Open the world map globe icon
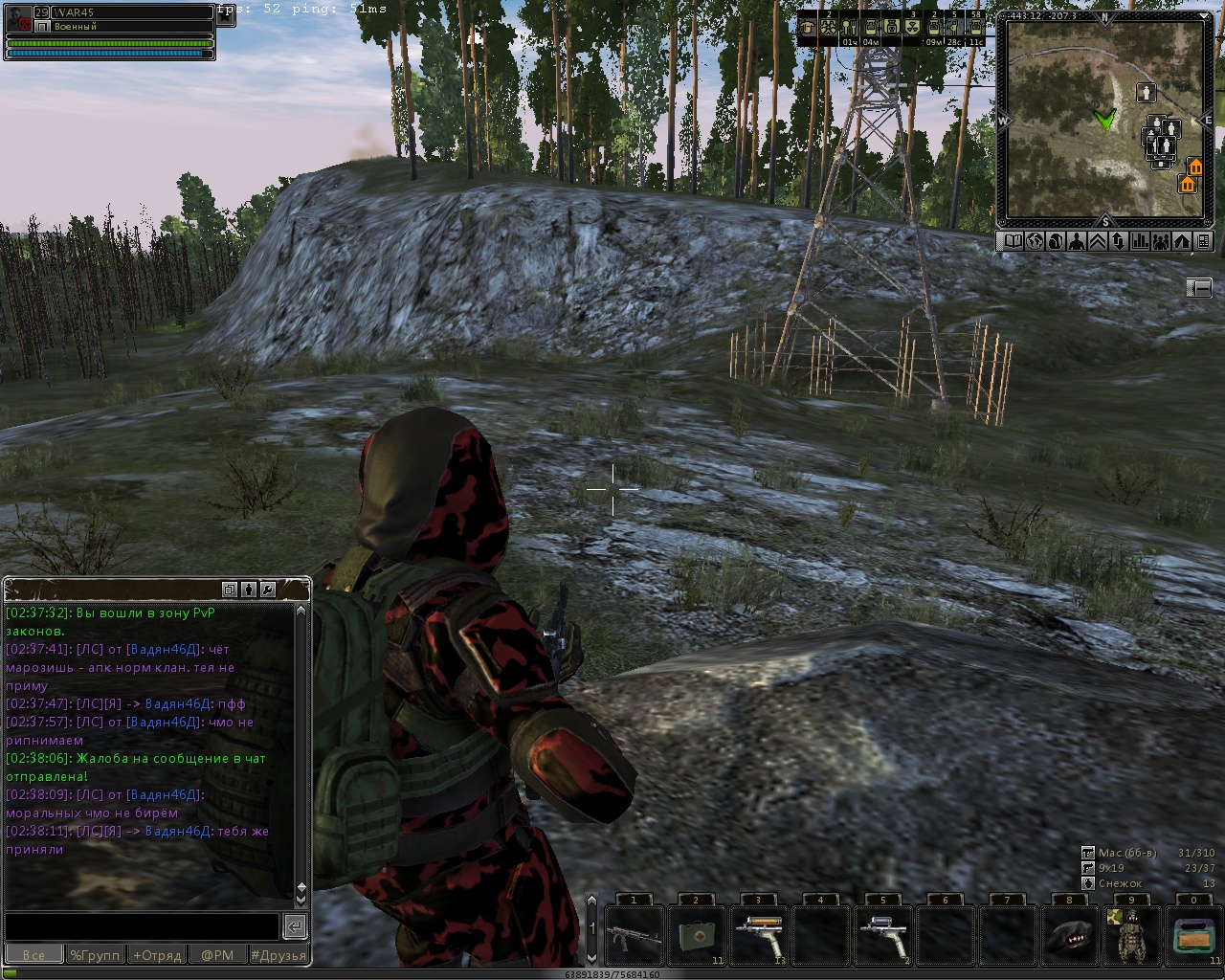The width and height of the screenshot is (1225, 980). click(1034, 242)
